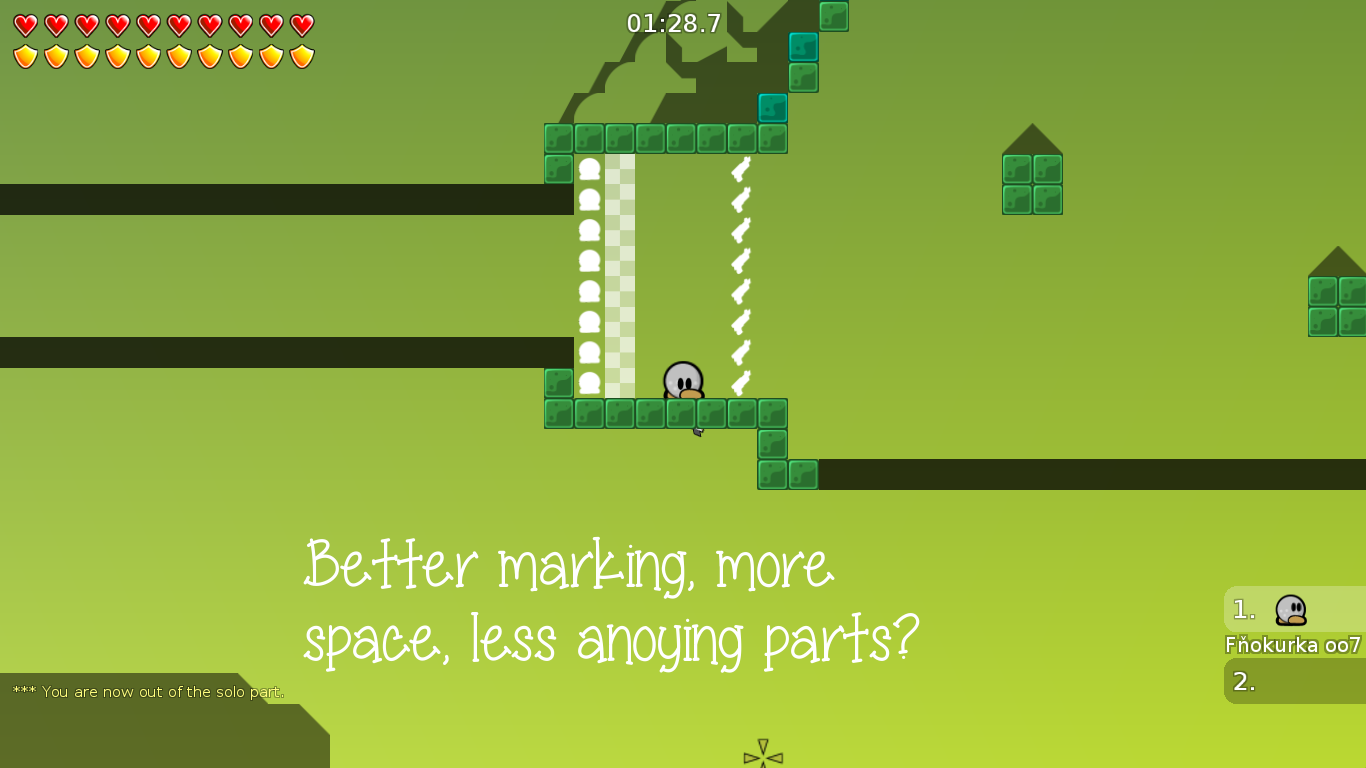This screenshot has width=1366, height=768.
Task: Open the ranking panel row labeled 2.
Action: (x=1243, y=681)
